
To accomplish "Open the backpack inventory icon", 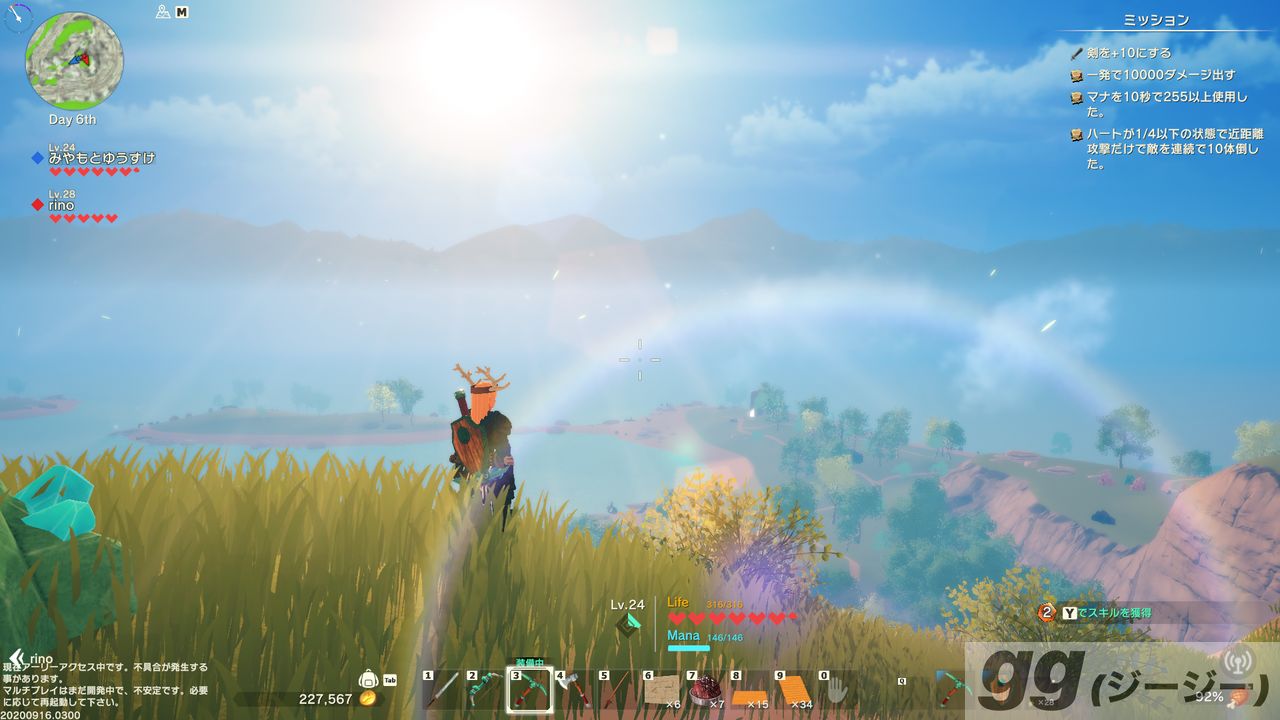I will click(368, 680).
